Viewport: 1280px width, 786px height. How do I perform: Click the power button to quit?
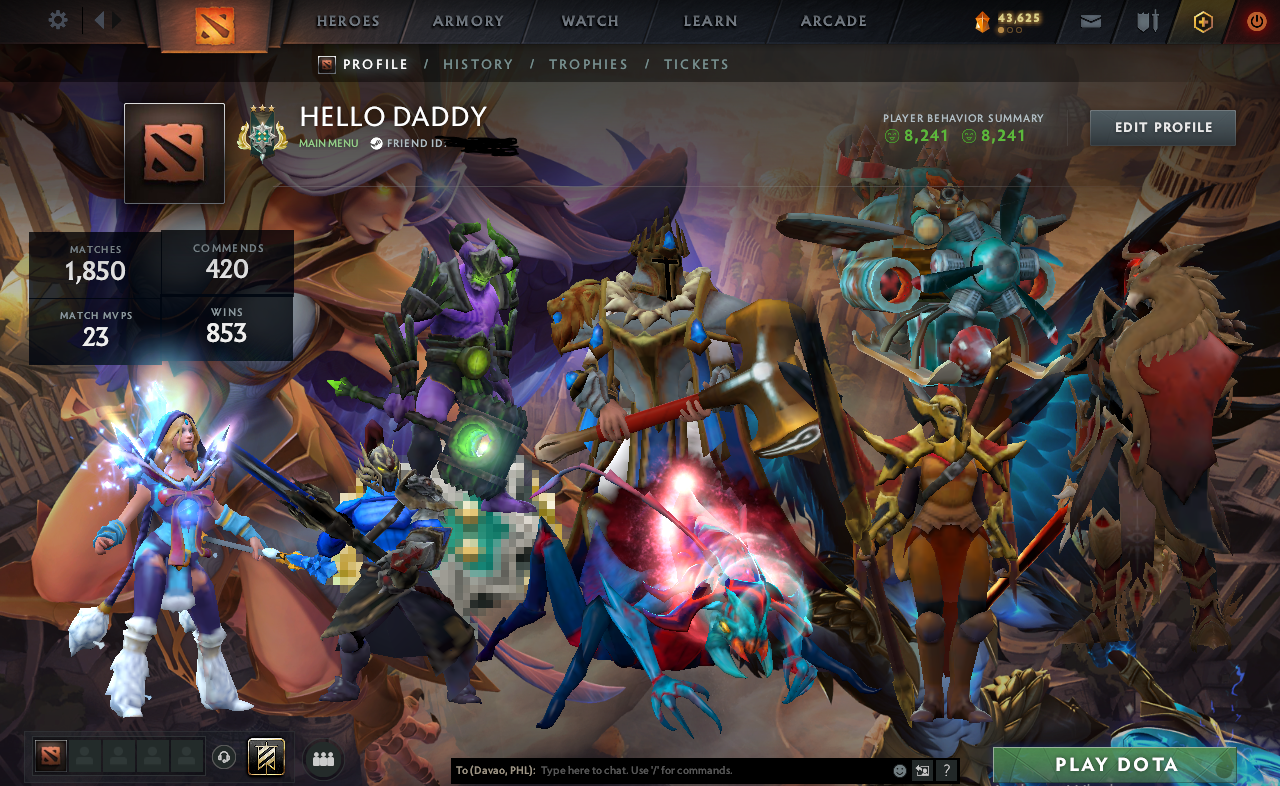pos(1256,20)
